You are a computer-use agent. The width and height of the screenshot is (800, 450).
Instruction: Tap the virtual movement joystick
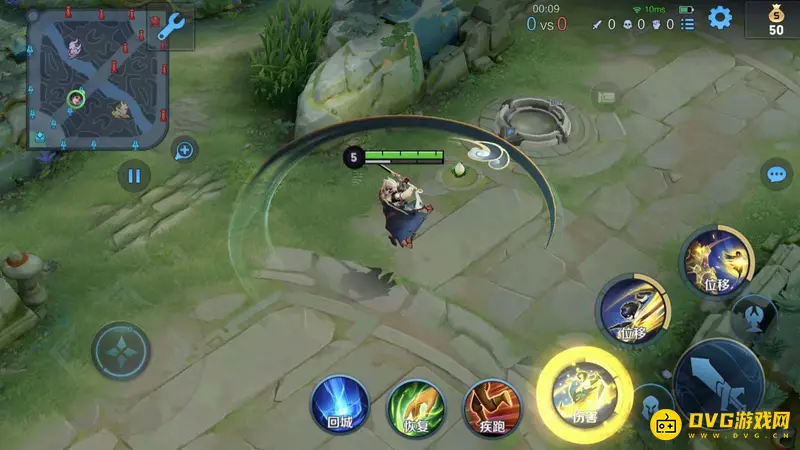click(x=121, y=351)
